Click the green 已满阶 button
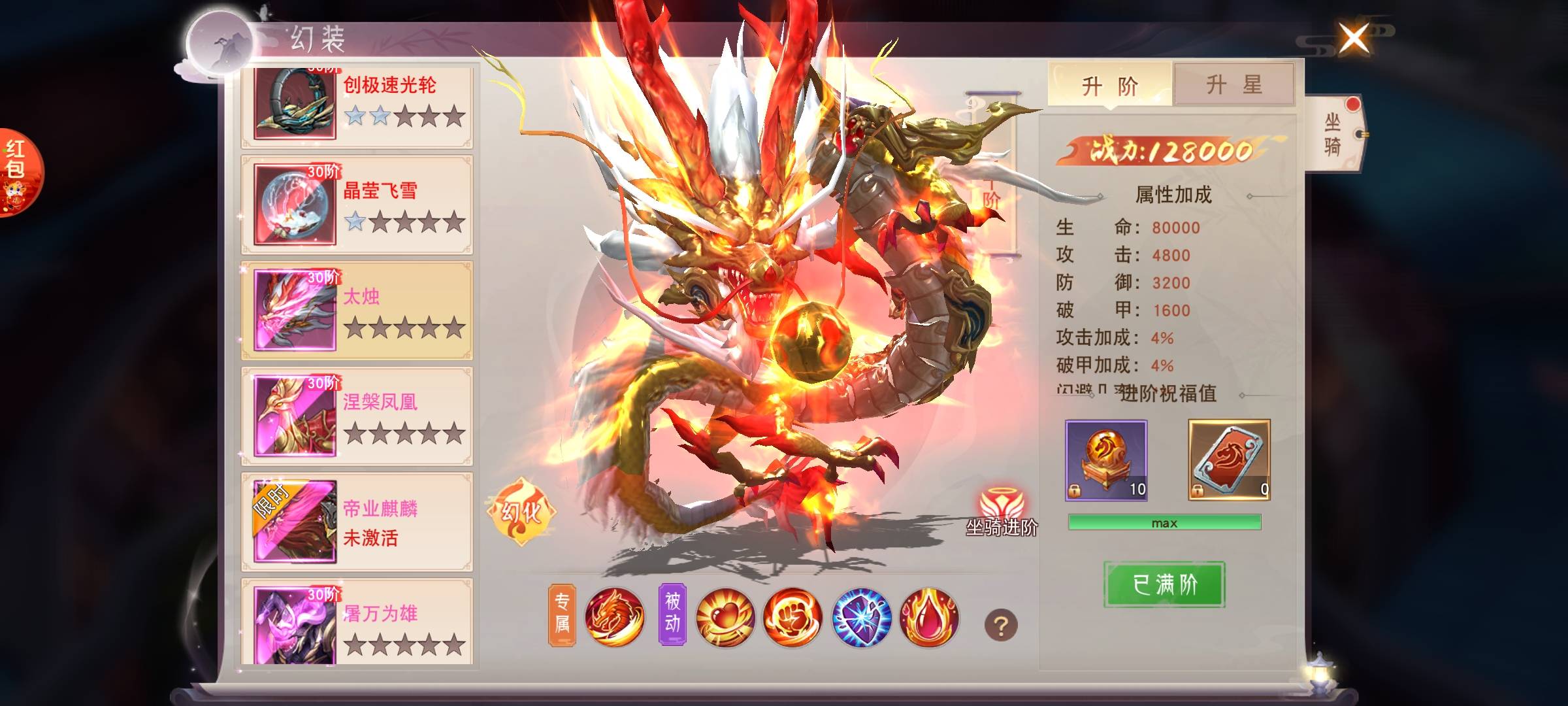 tap(1164, 584)
